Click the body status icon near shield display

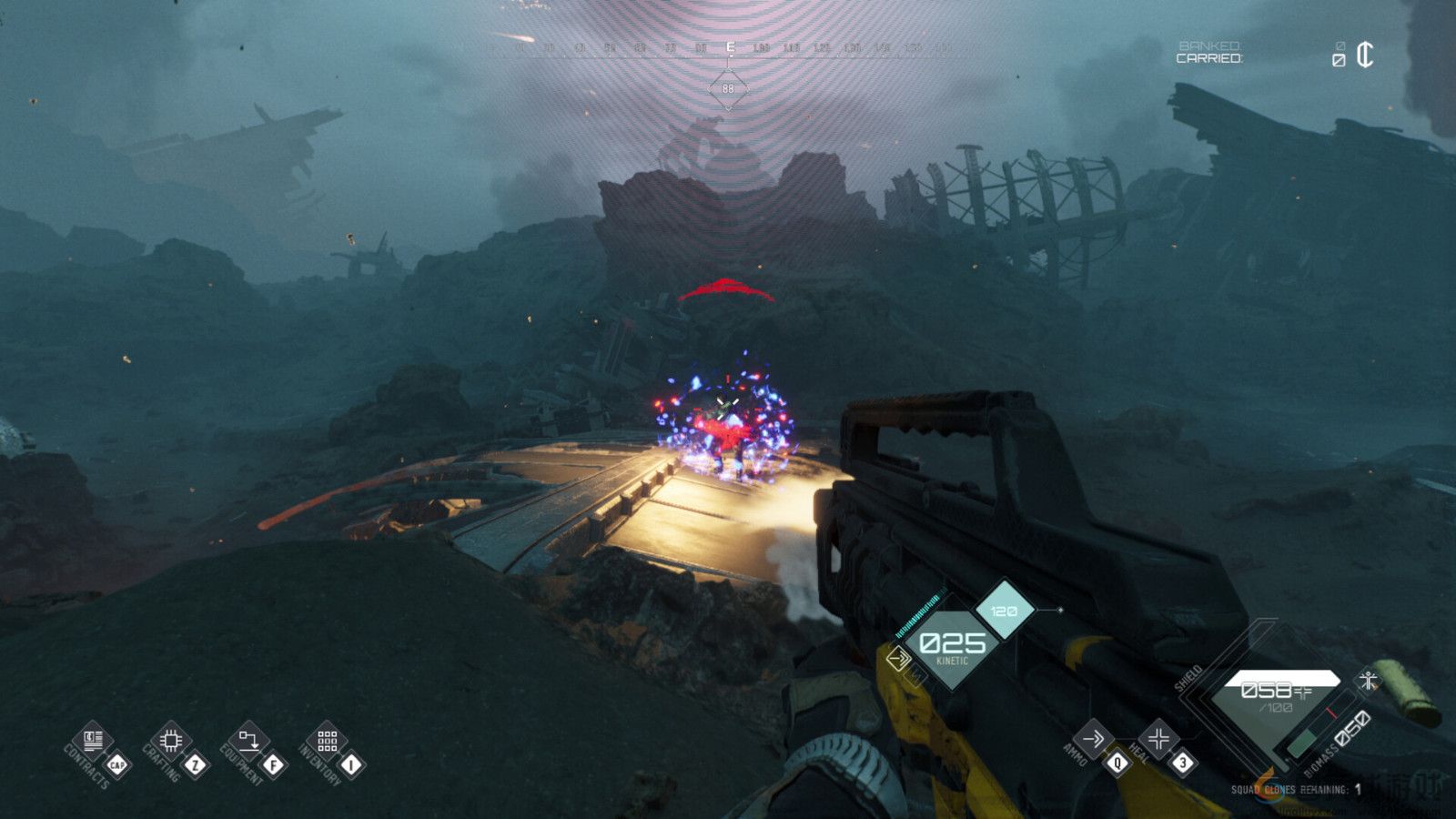1367,679
